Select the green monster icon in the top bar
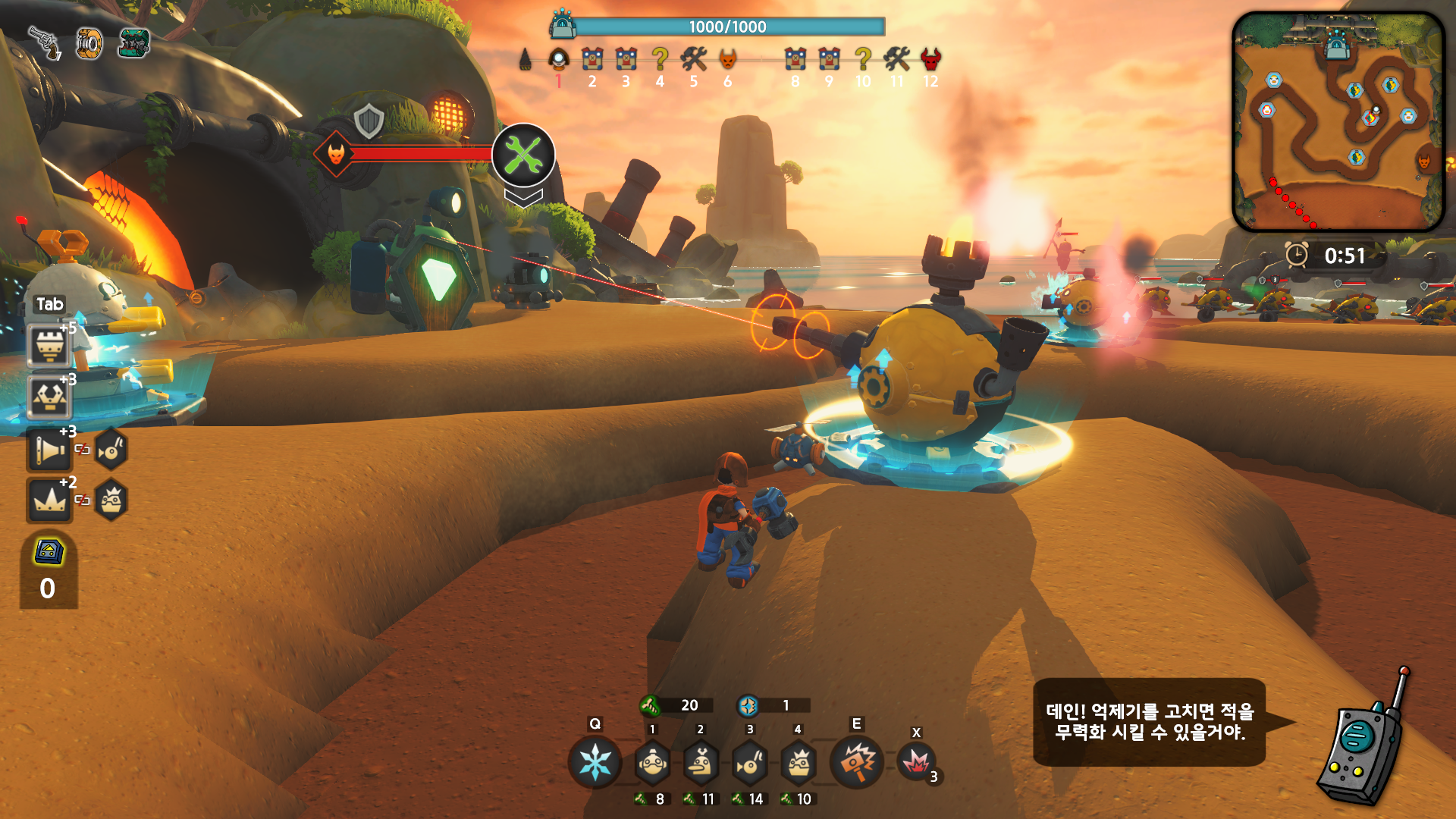The width and height of the screenshot is (1456, 819). (134, 43)
